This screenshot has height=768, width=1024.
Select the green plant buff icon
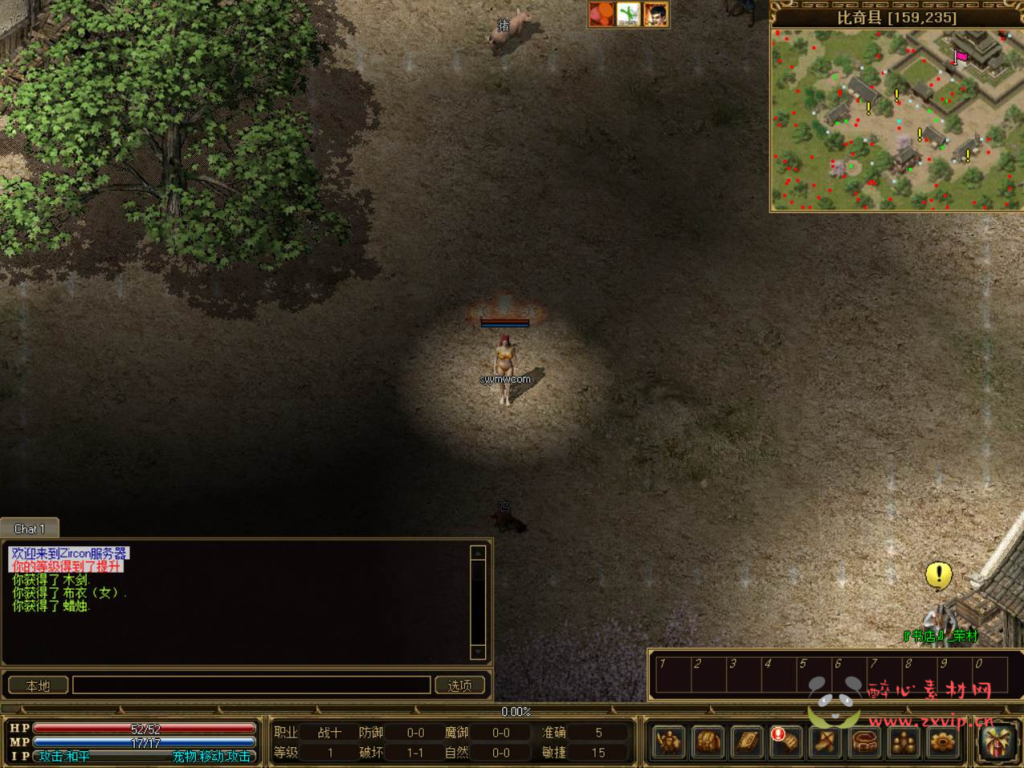point(629,14)
